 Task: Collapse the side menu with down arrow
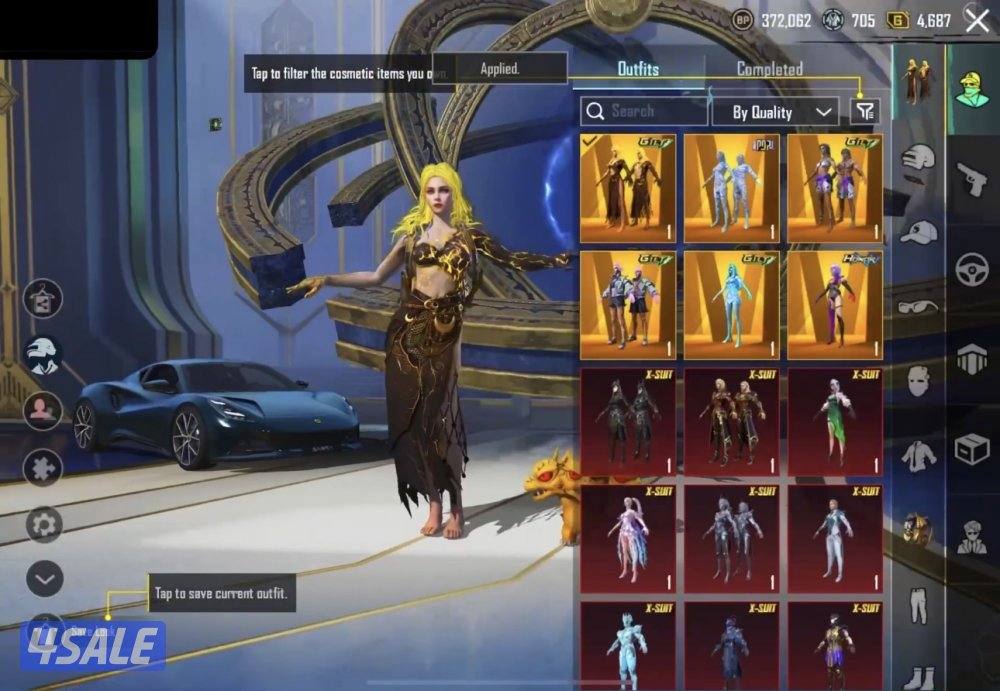(x=42, y=578)
